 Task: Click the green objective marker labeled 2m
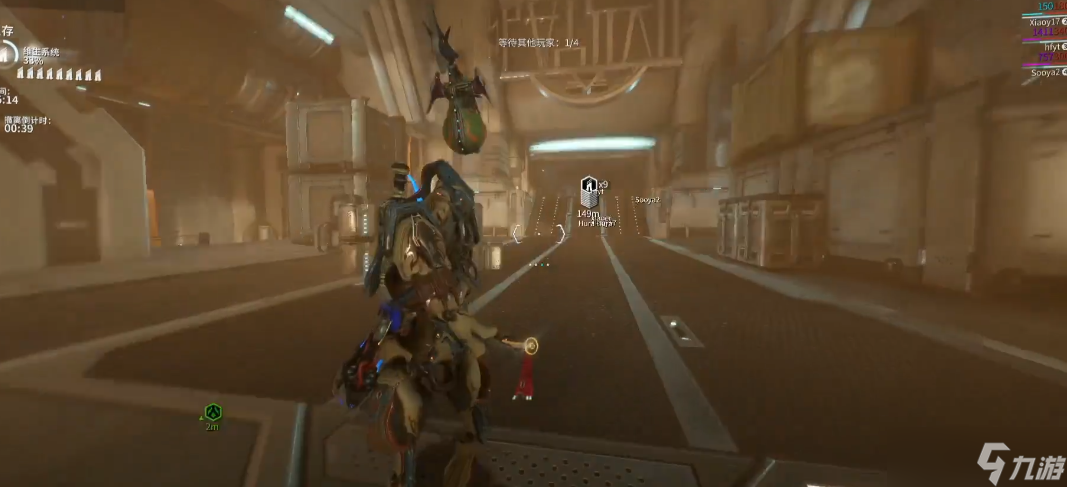[212, 412]
